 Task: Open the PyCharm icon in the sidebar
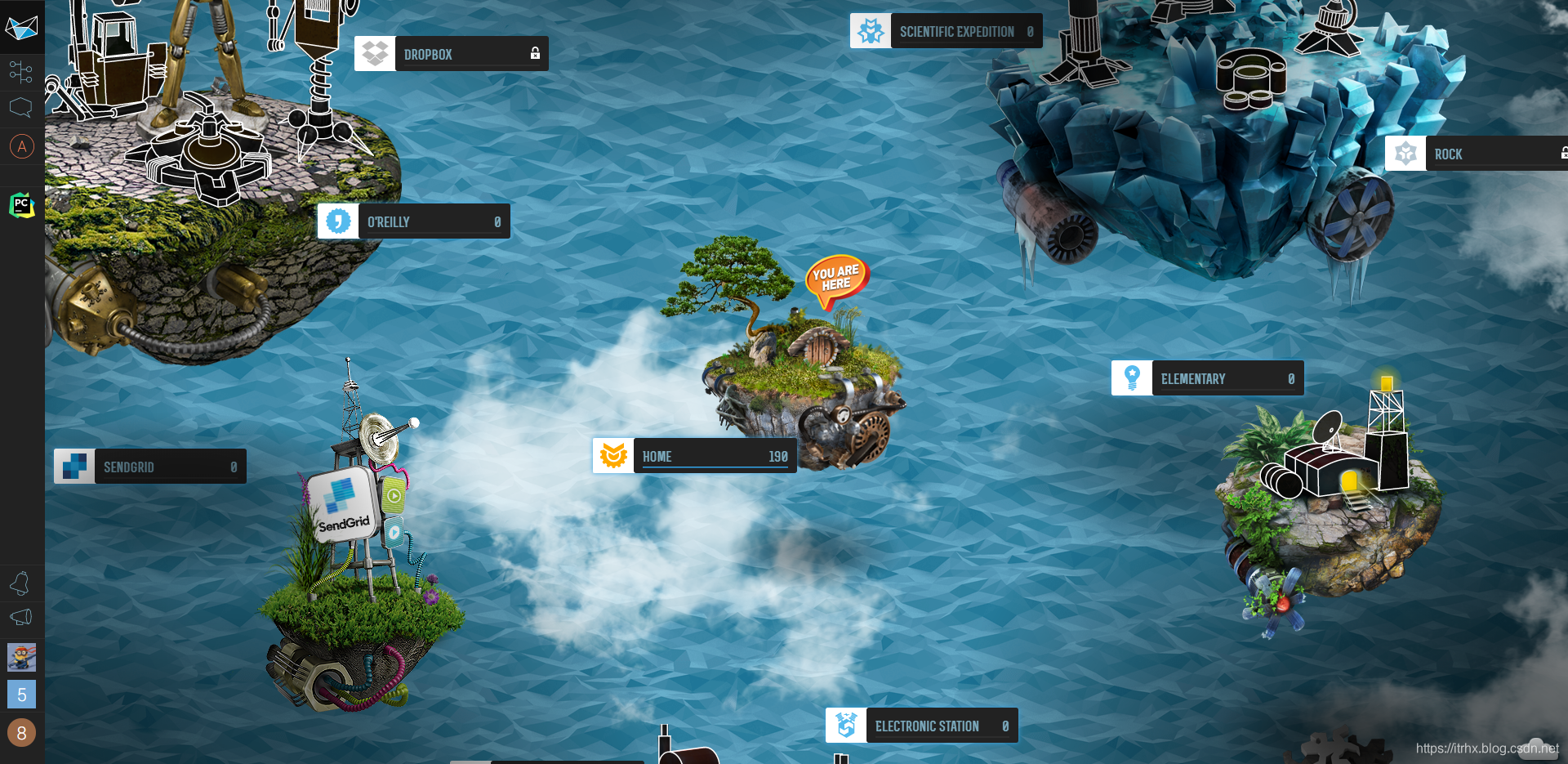click(x=21, y=205)
